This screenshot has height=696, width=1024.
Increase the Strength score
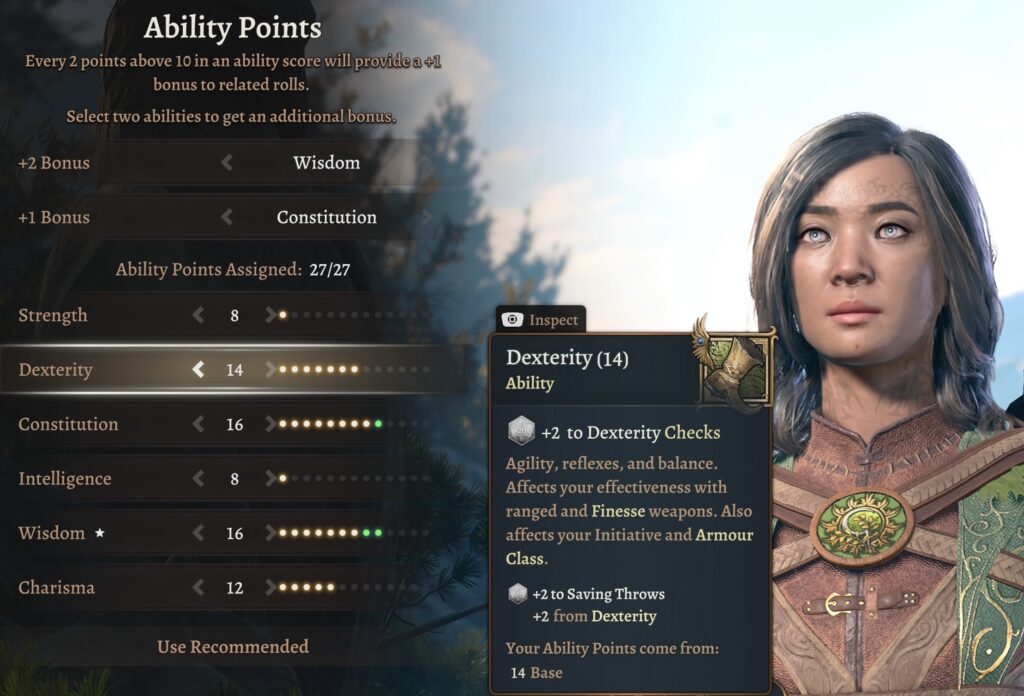[x=270, y=315]
